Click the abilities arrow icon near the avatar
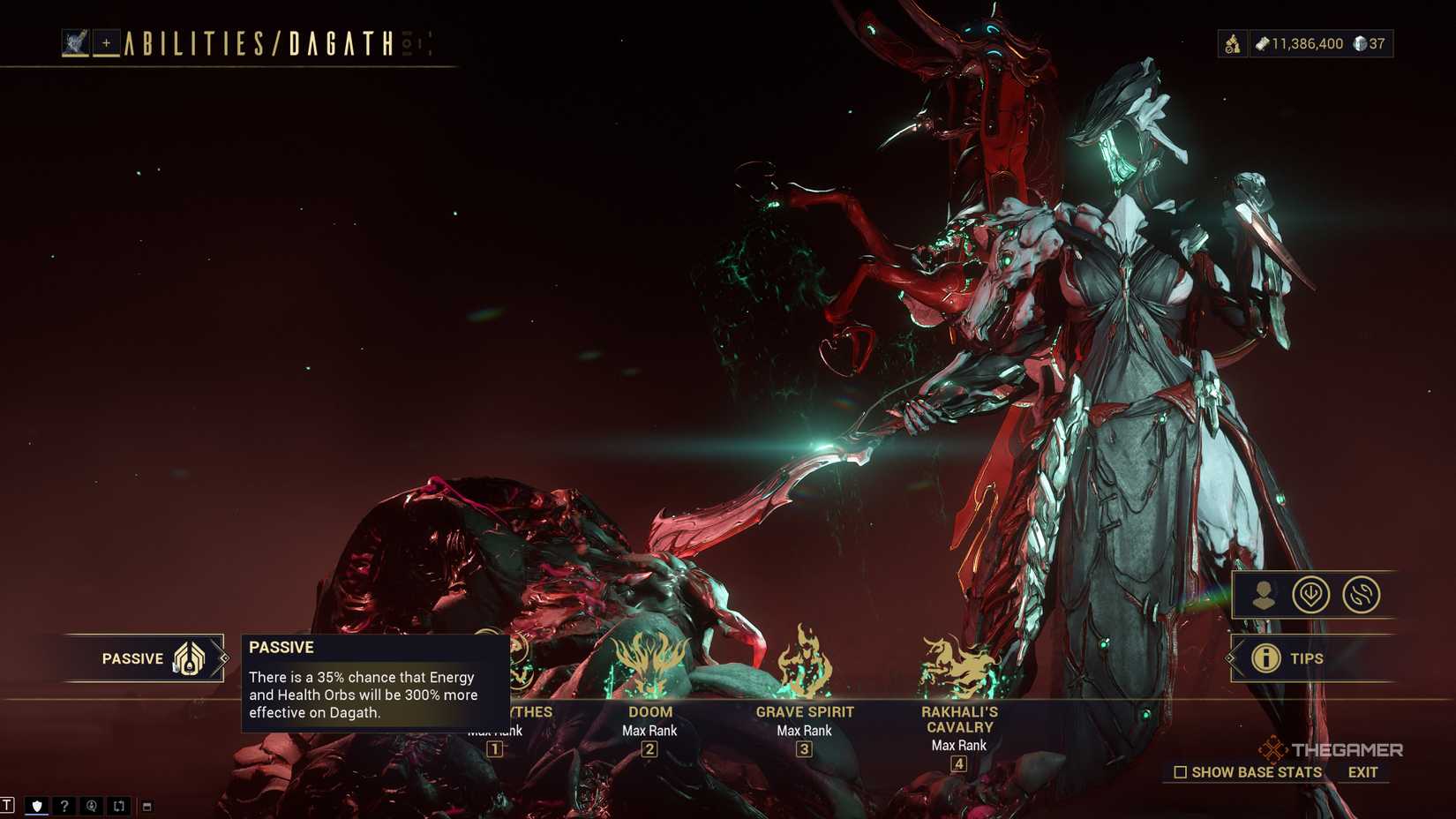Screen dimensions: 1456x819 coord(1311,594)
